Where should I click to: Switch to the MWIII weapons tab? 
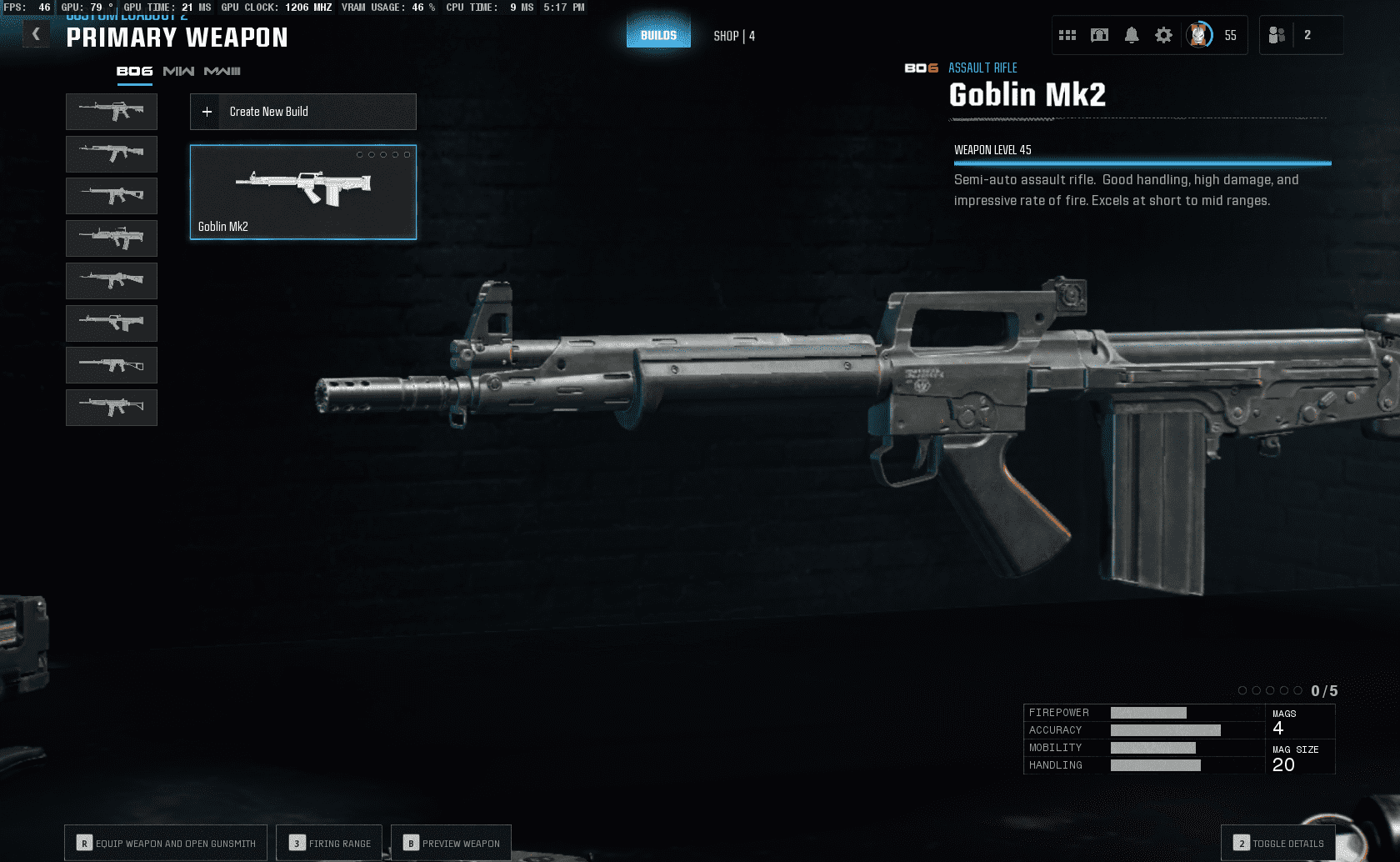coord(222,71)
